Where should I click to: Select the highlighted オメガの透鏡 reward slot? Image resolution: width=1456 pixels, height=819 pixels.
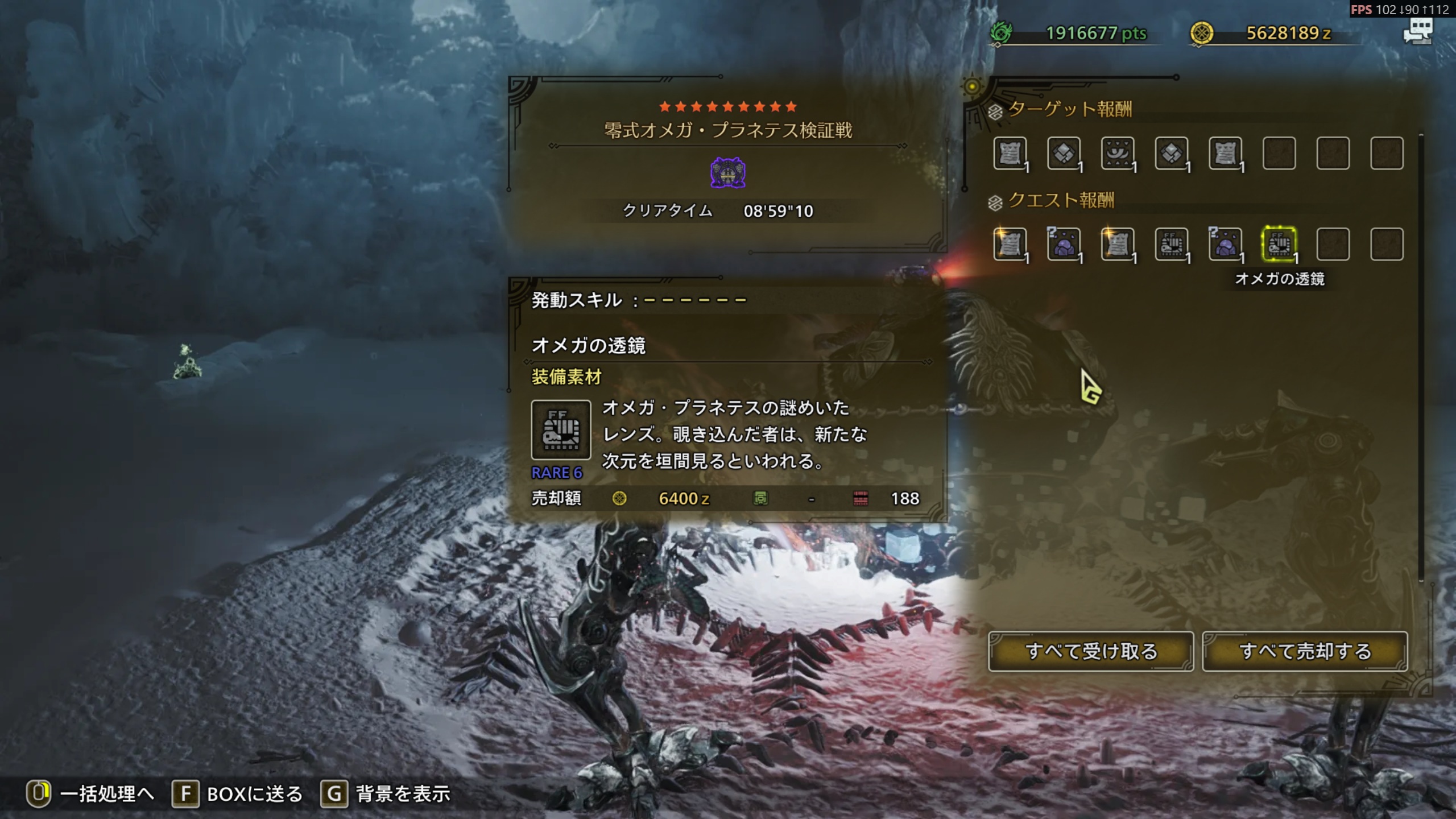(1279, 245)
